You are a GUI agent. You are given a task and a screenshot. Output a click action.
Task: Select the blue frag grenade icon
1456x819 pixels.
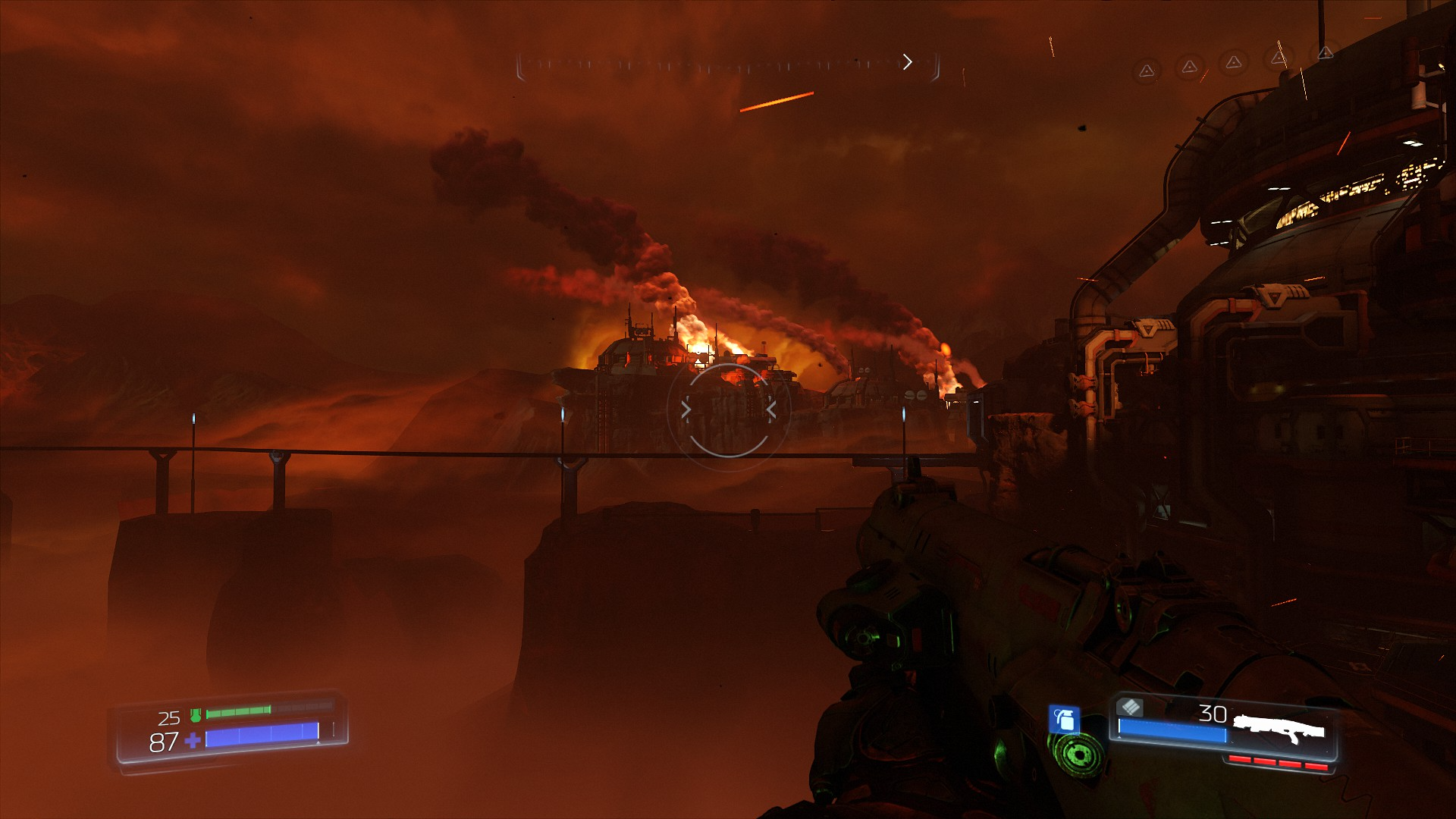coord(1064,719)
